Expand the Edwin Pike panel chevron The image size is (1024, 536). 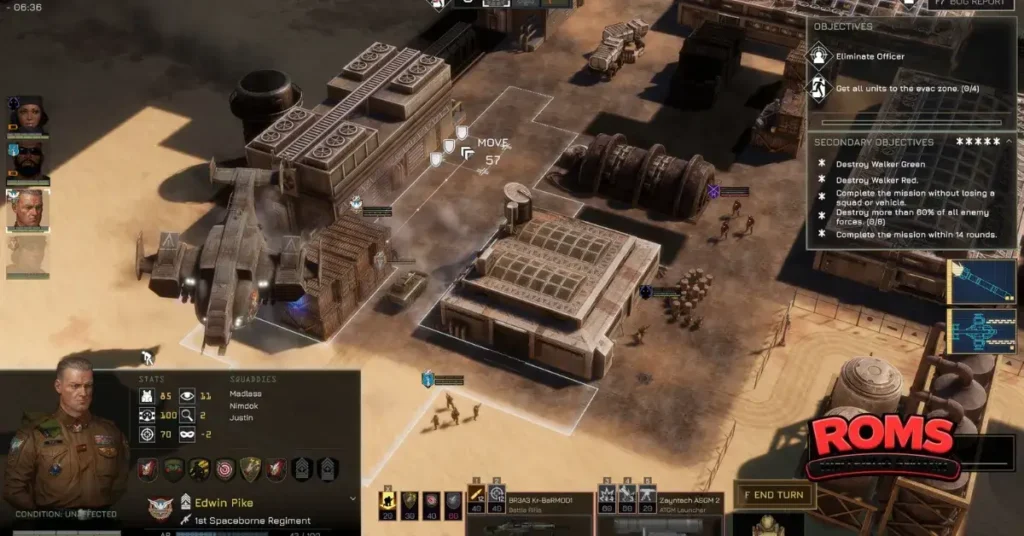352,498
